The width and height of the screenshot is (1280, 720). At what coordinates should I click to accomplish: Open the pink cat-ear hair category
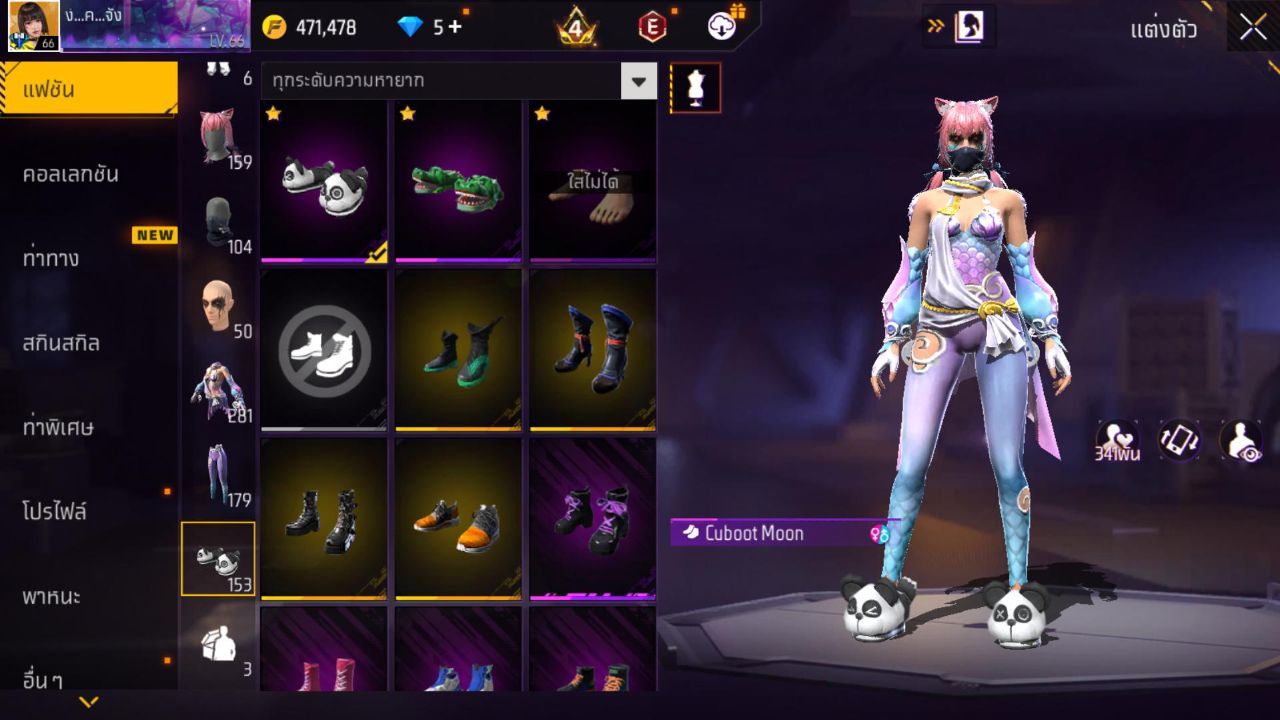[x=218, y=136]
